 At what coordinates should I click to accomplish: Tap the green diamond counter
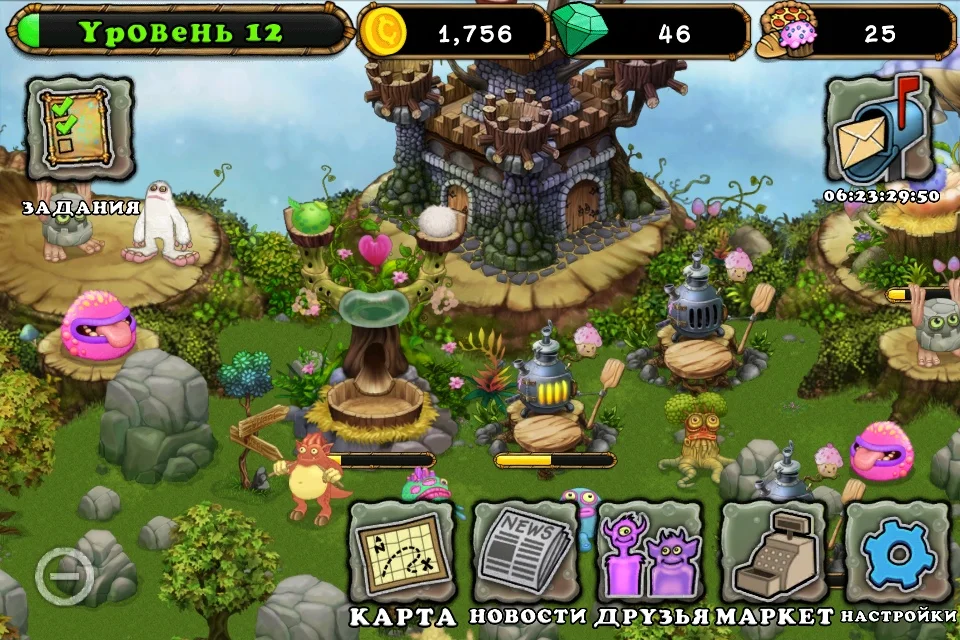pos(650,33)
